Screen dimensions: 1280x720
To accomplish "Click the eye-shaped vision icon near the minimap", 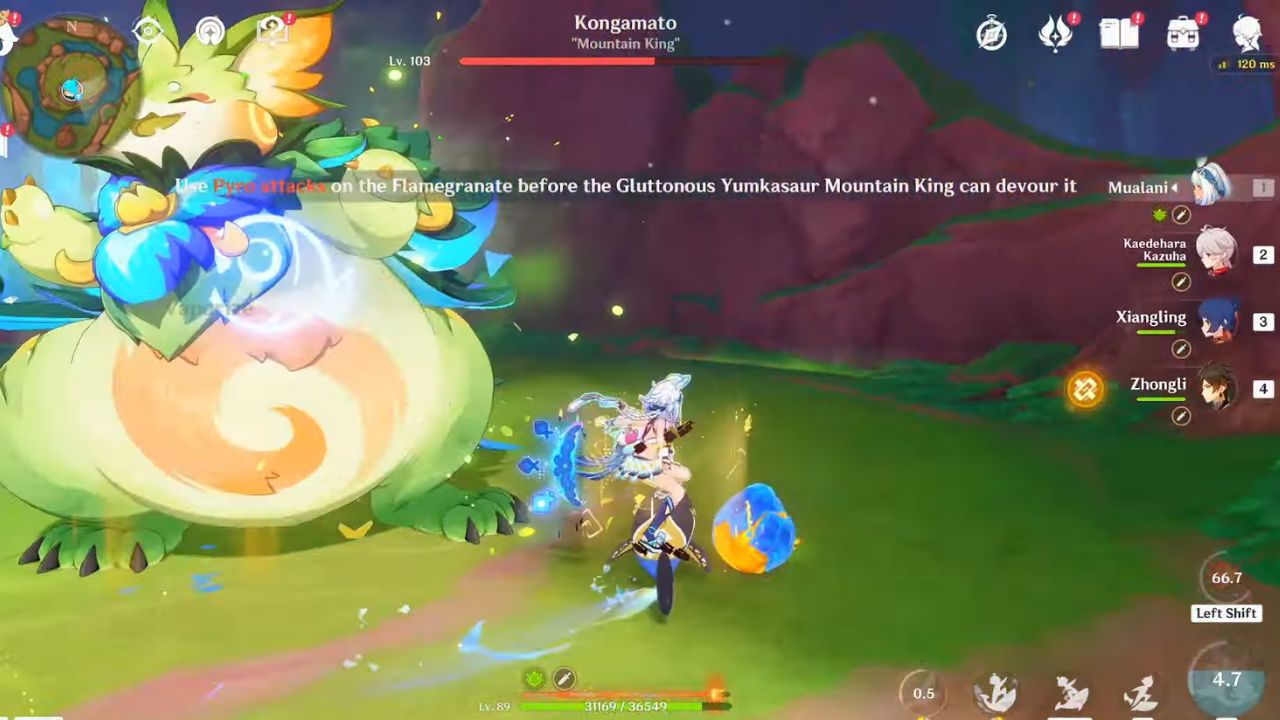I will pos(148,32).
